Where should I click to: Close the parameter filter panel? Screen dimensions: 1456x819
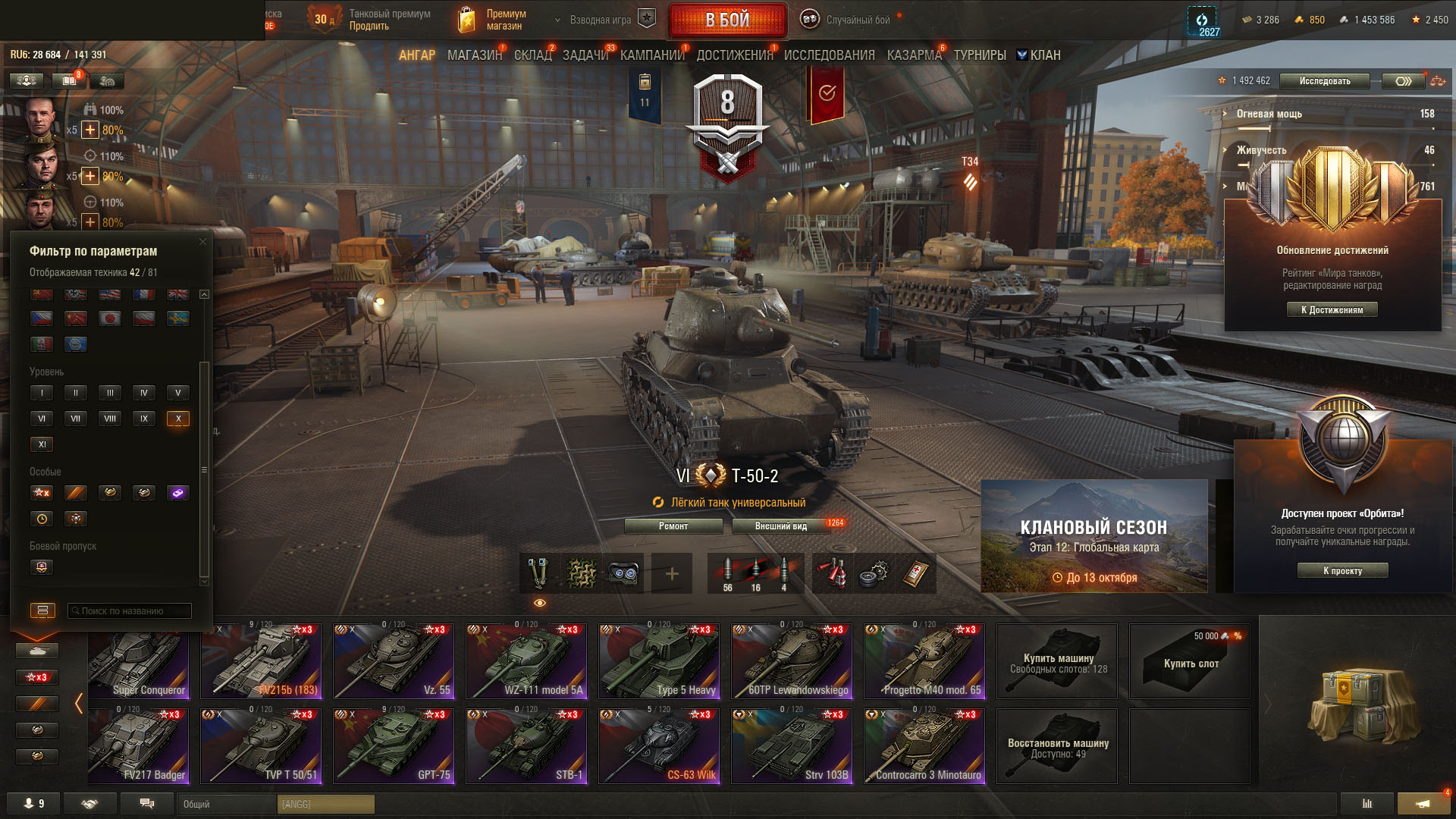[202, 242]
